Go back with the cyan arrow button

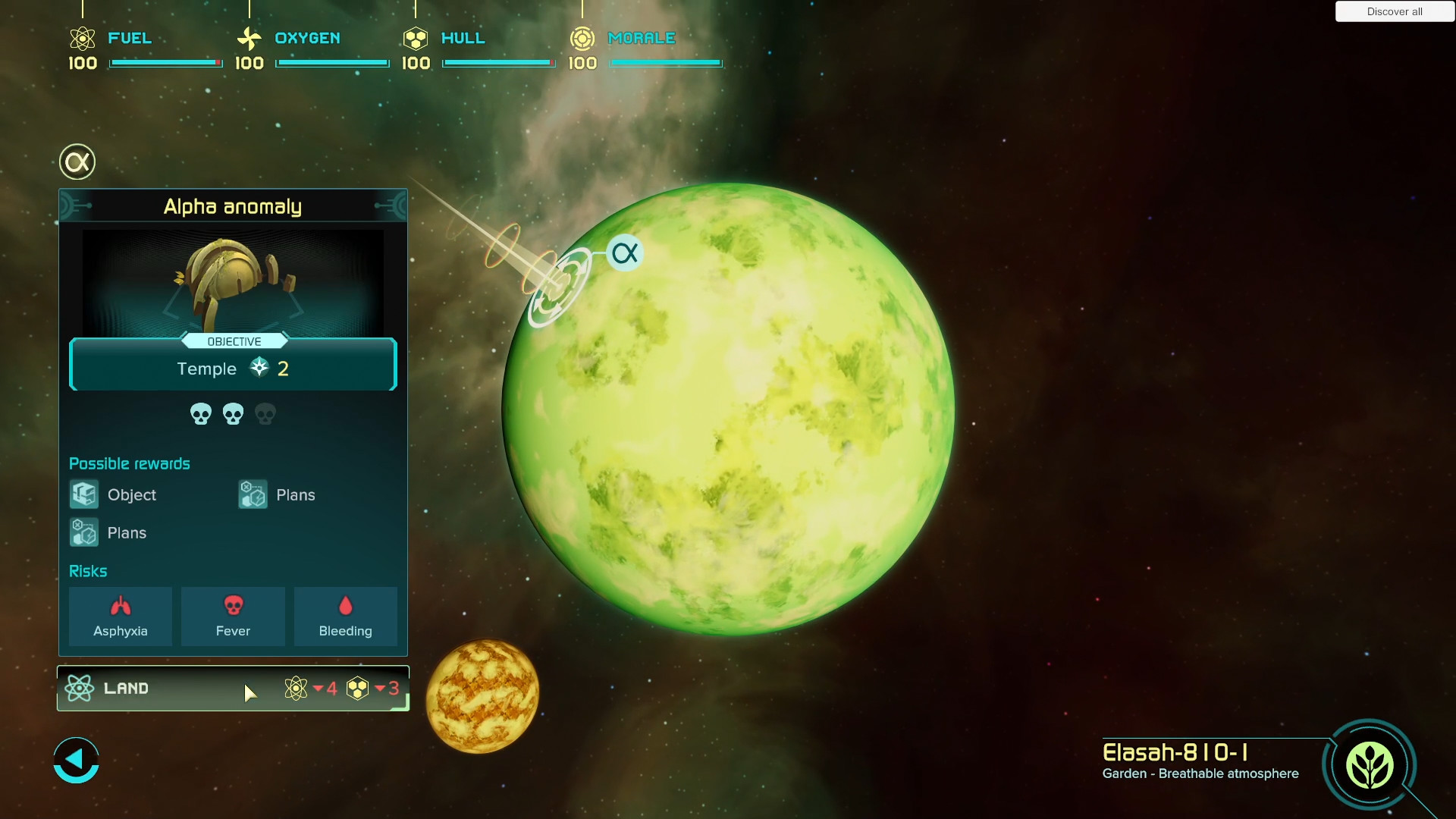coord(76,760)
